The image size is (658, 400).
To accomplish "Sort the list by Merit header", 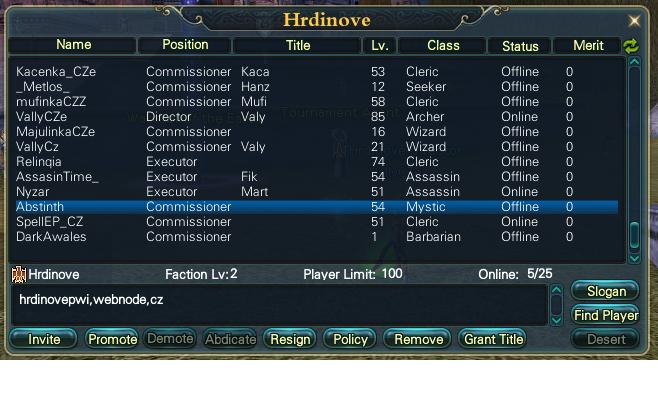I will (x=588, y=45).
